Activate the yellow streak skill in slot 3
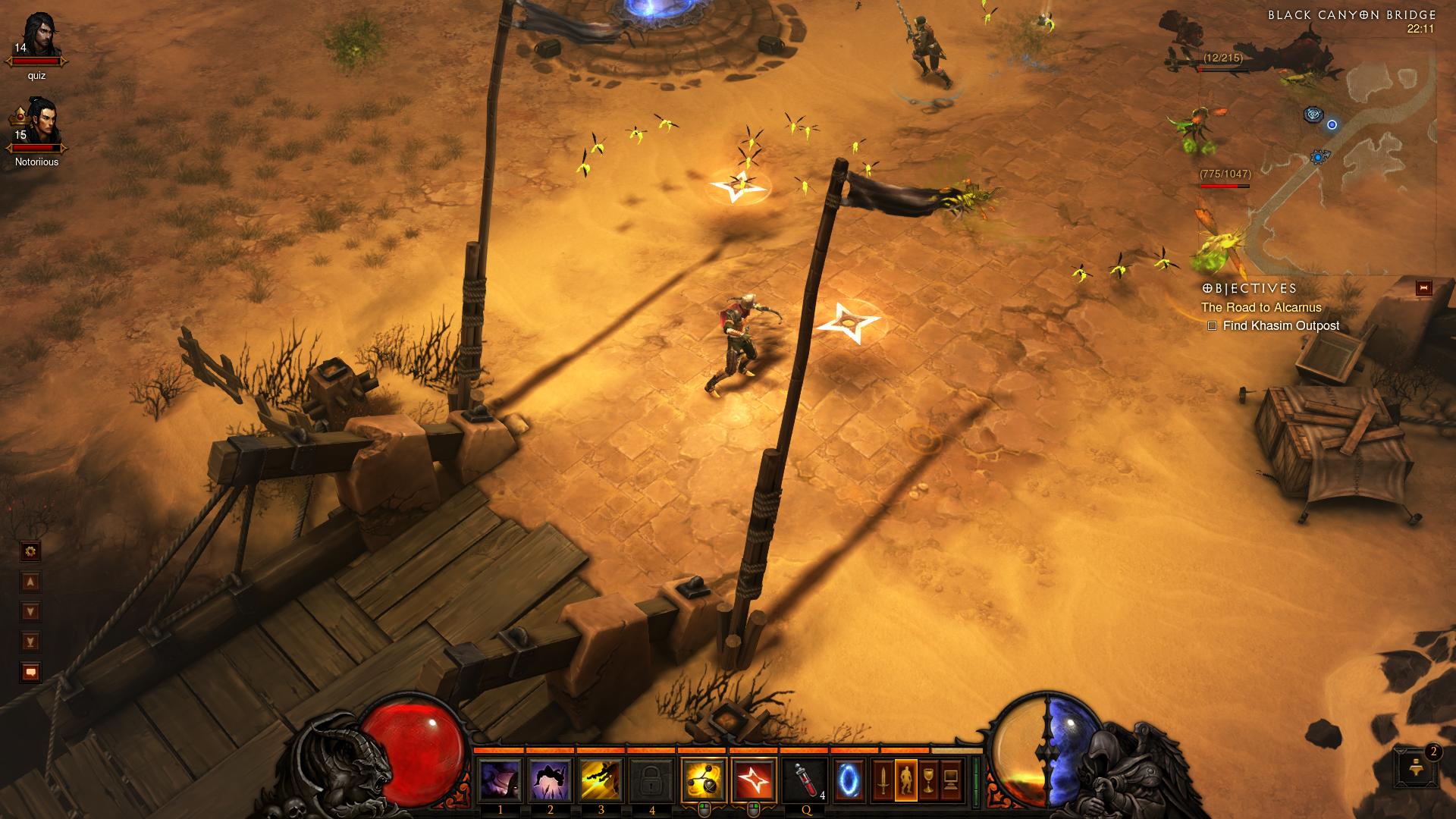The width and height of the screenshot is (1456, 819). pos(601,780)
